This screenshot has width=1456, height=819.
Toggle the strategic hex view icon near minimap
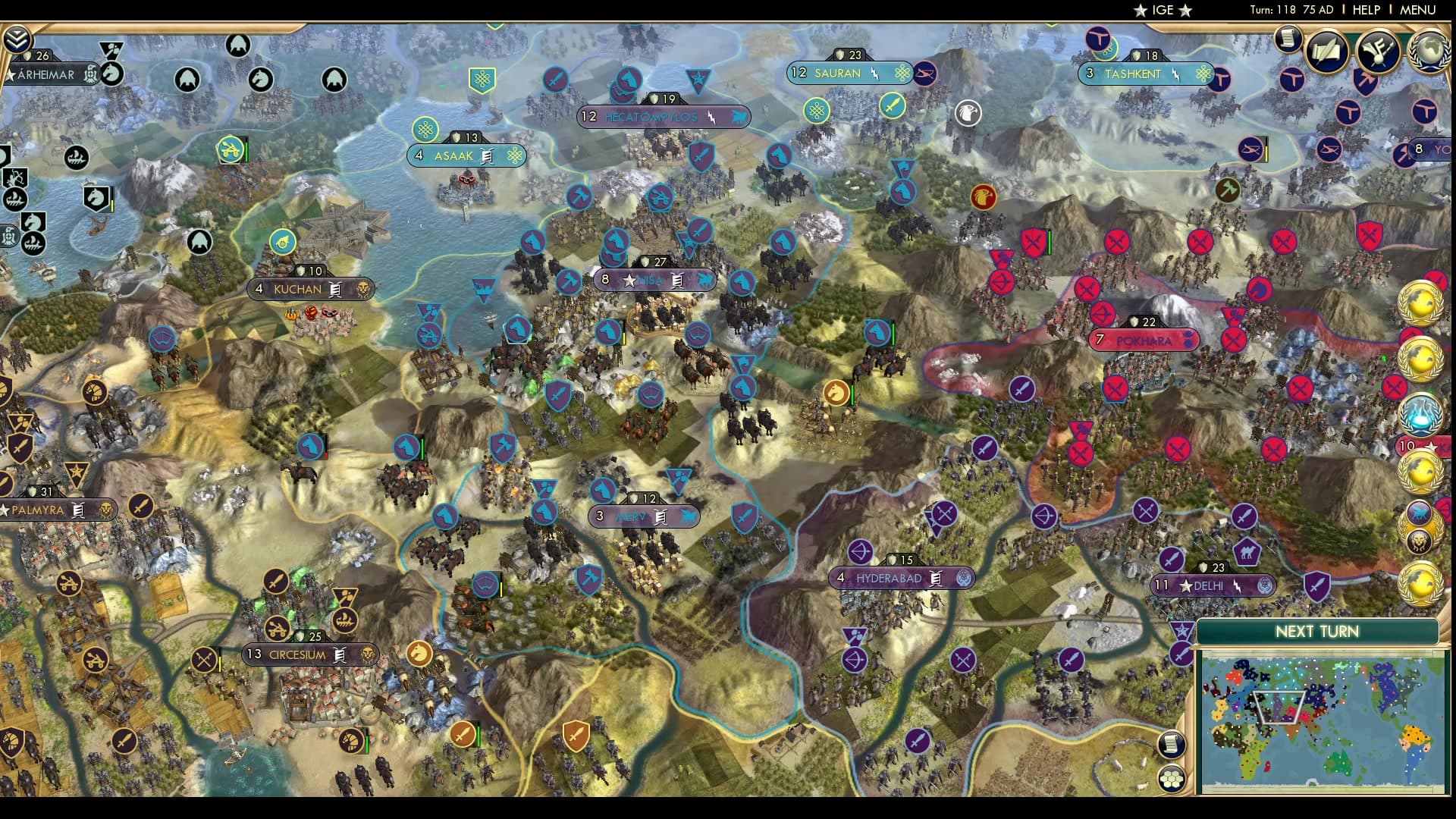point(1171,779)
